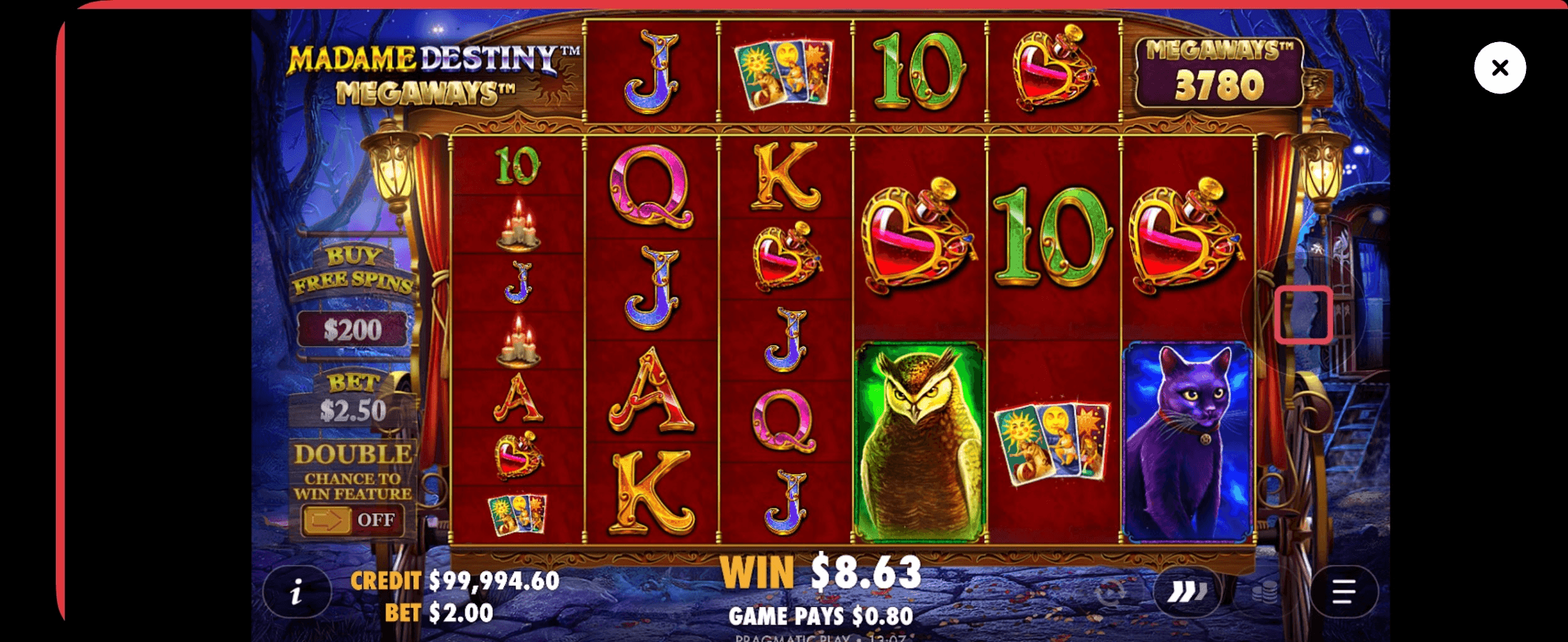This screenshot has width=1568, height=642.
Task: Activate the turbo spin arrows button
Action: (1187, 592)
